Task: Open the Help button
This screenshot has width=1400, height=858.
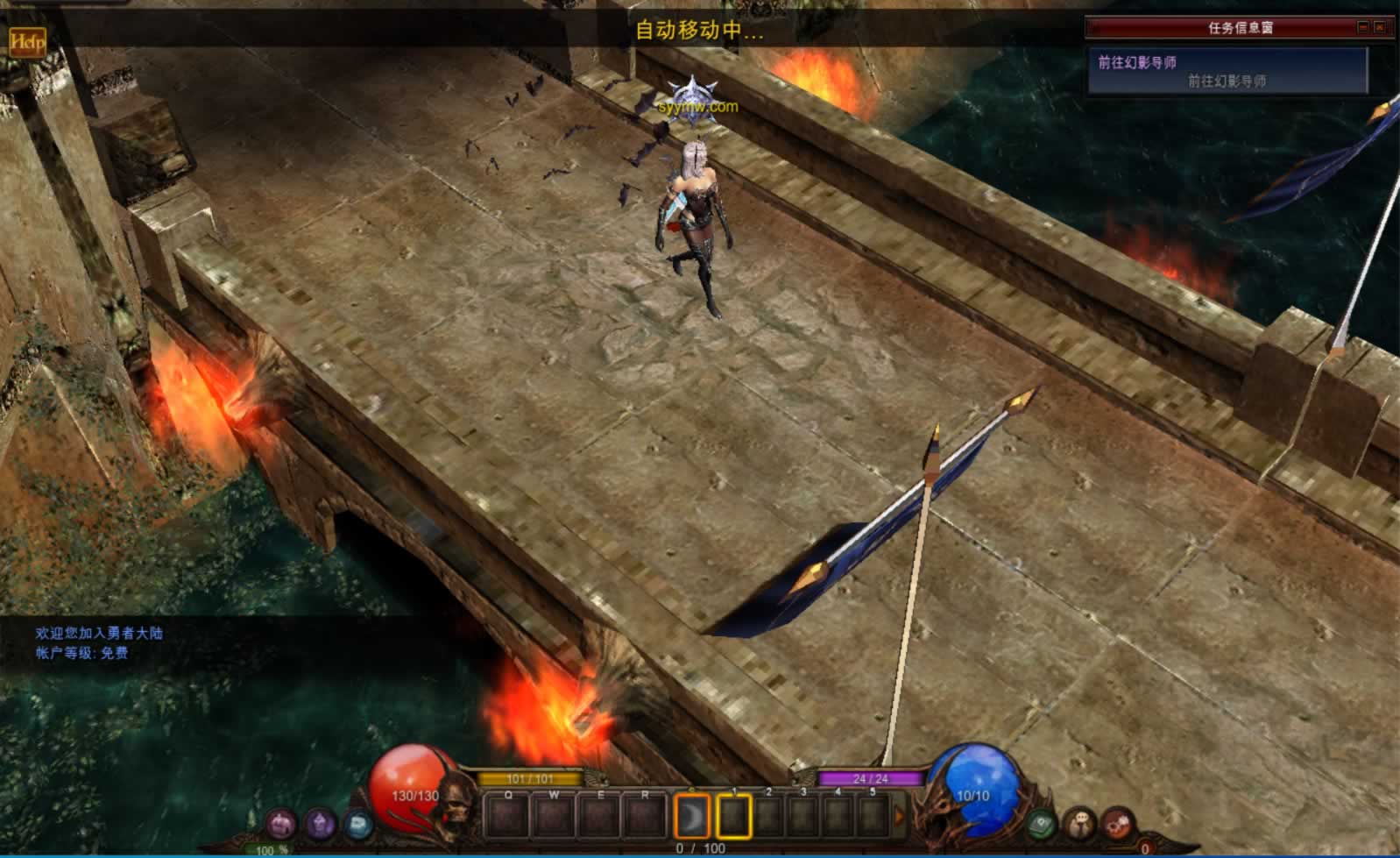Action: tap(26, 40)
